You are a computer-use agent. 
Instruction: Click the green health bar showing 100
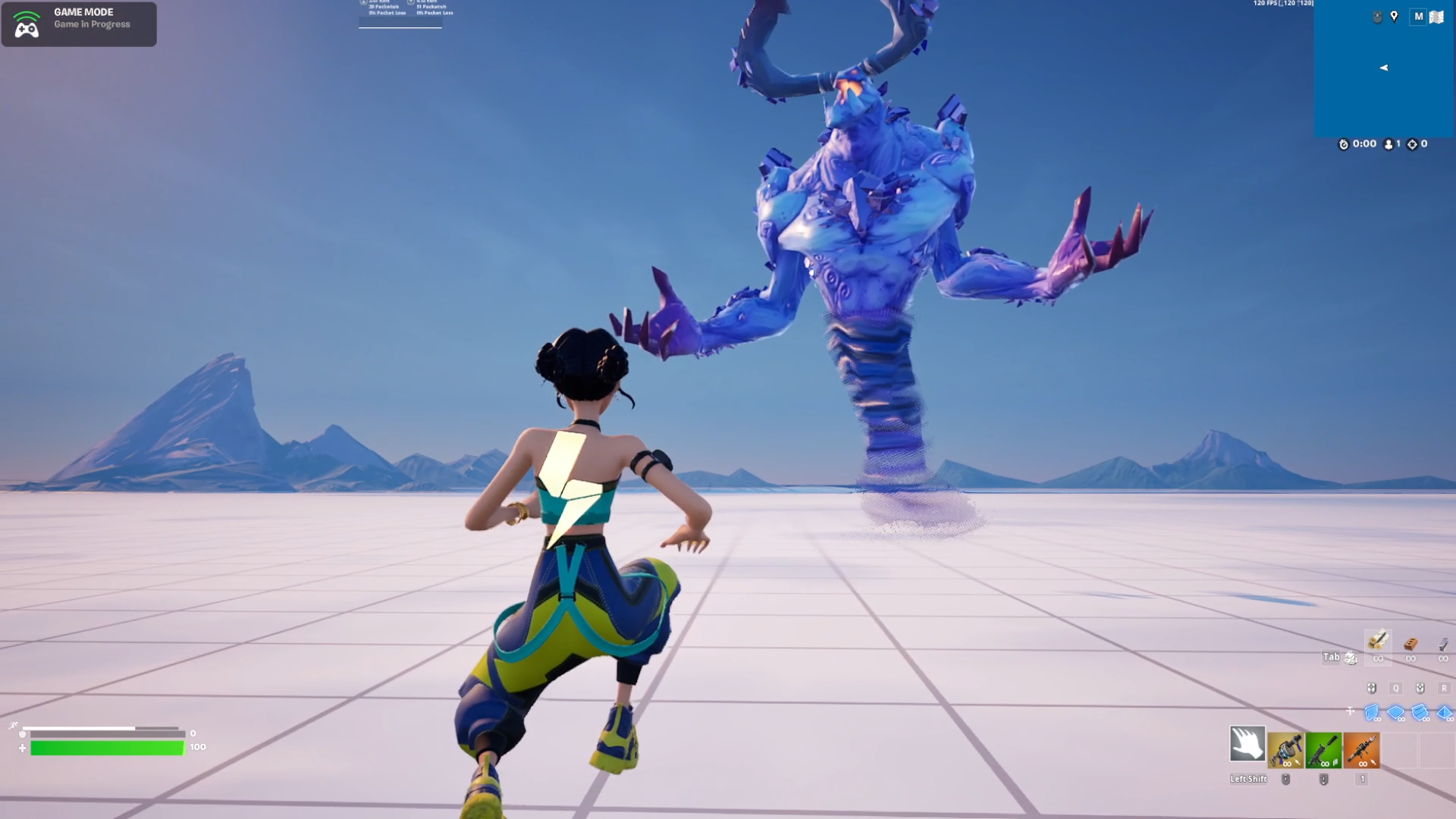click(x=106, y=748)
